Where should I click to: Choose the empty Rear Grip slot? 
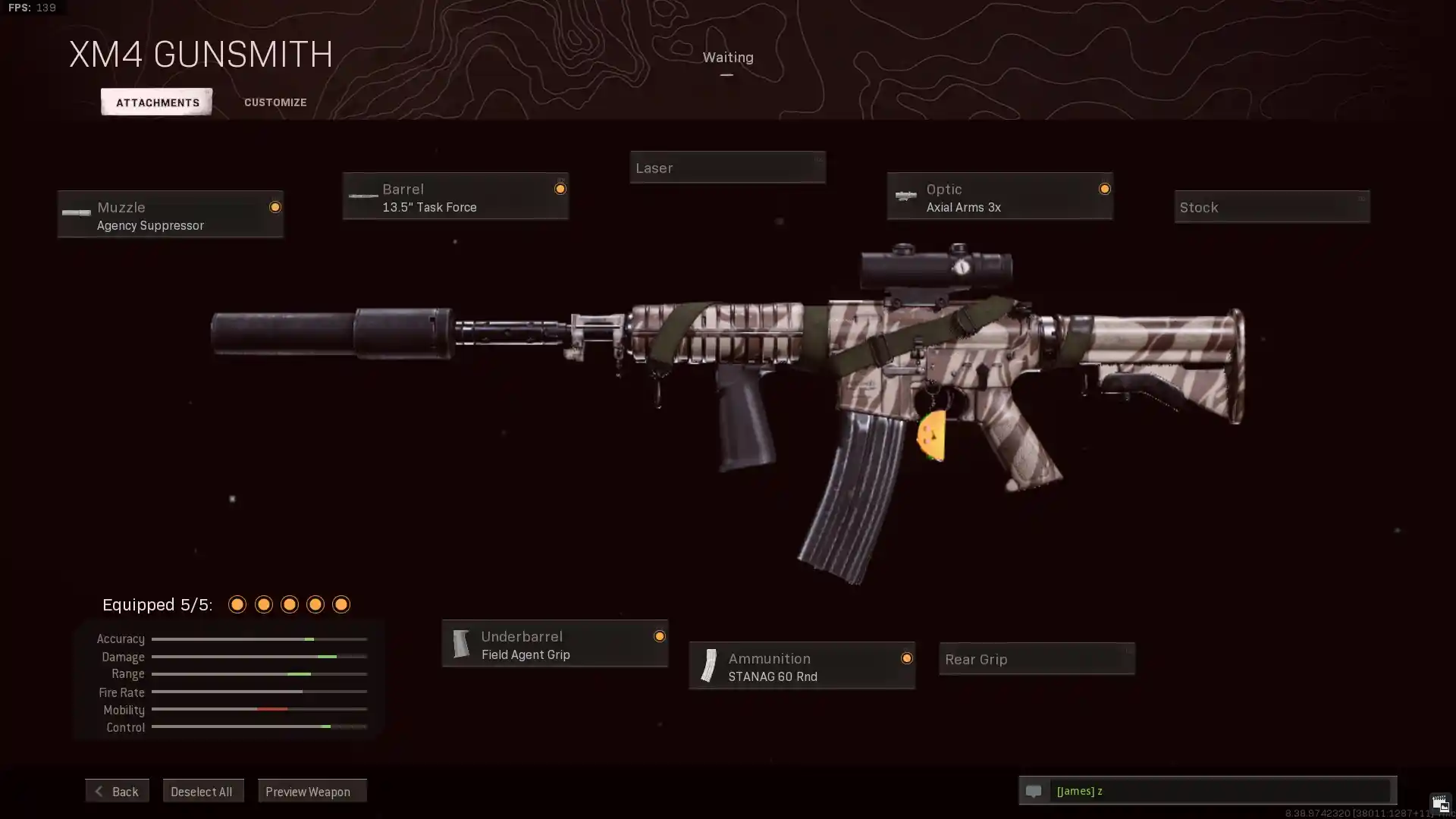pos(1037,659)
